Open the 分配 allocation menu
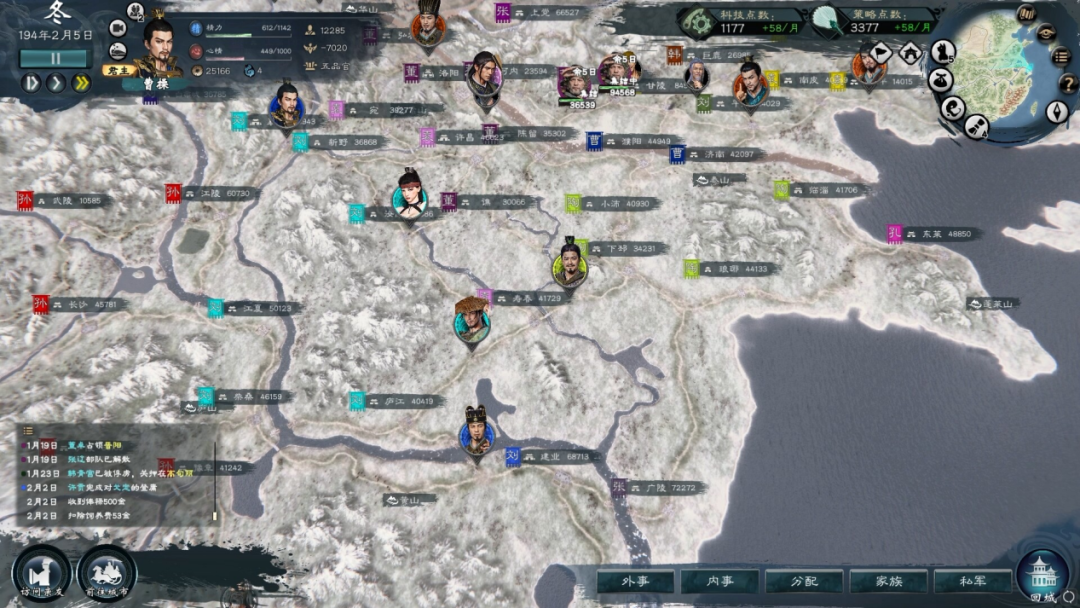 pos(803,581)
